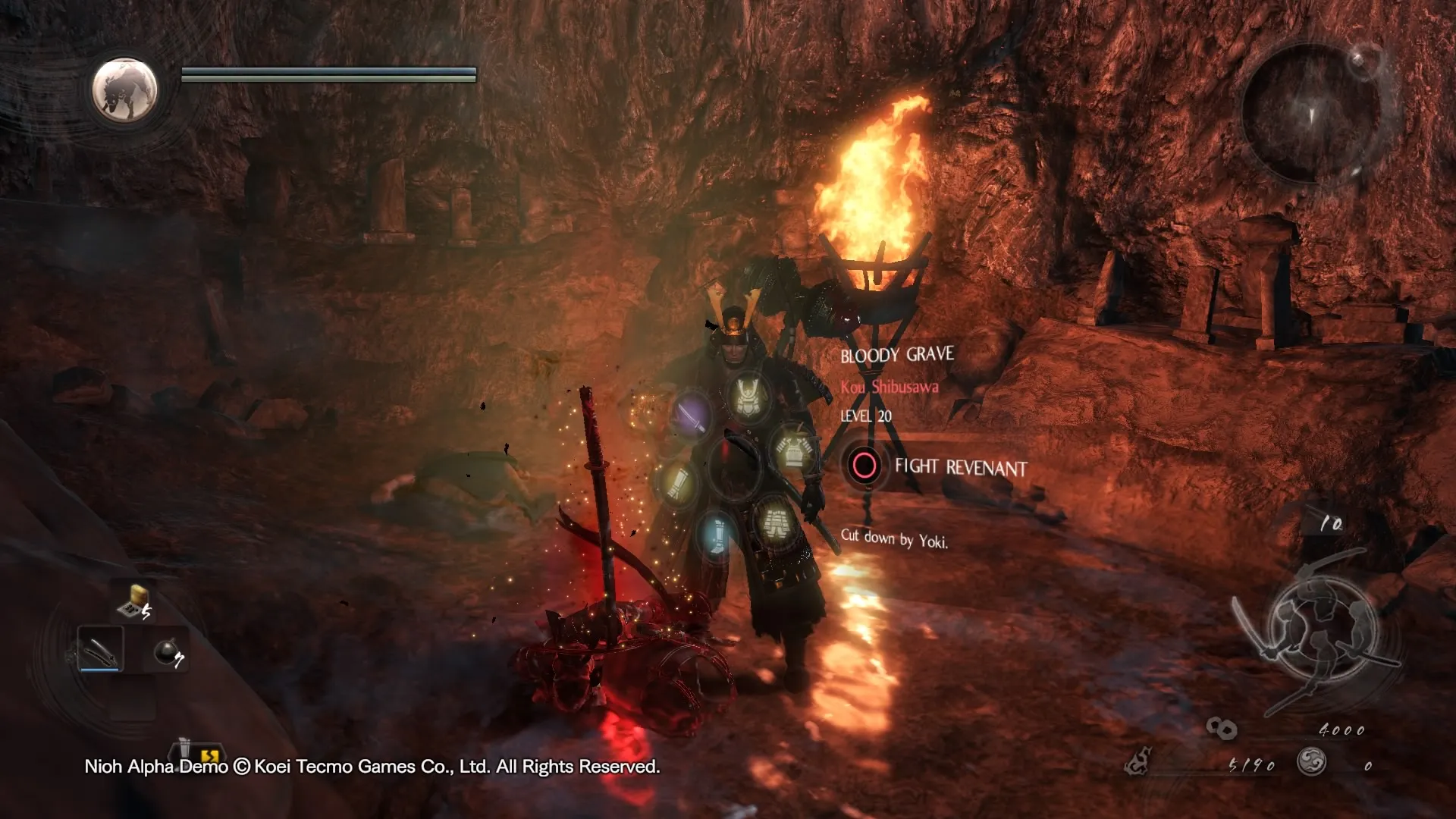Inspect the revenant's leg armor icon

tap(773, 521)
